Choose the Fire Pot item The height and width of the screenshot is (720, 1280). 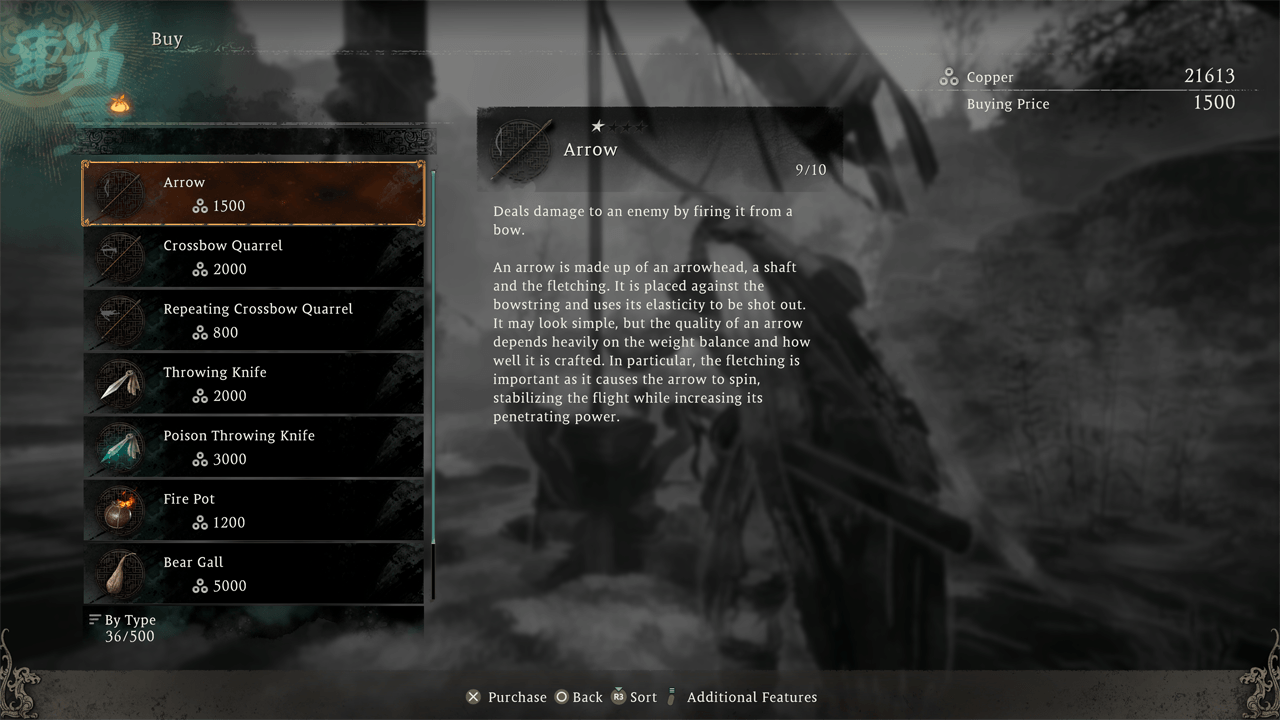253,510
